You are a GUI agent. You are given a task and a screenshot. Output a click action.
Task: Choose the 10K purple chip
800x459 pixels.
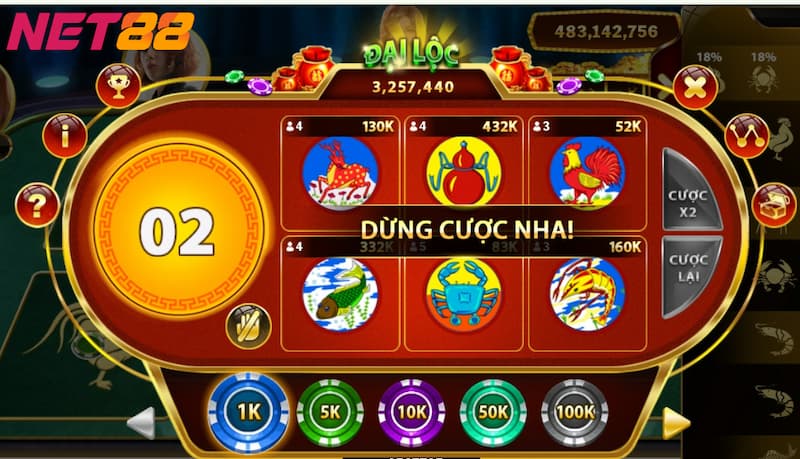pyautogui.click(x=411, y=412)
